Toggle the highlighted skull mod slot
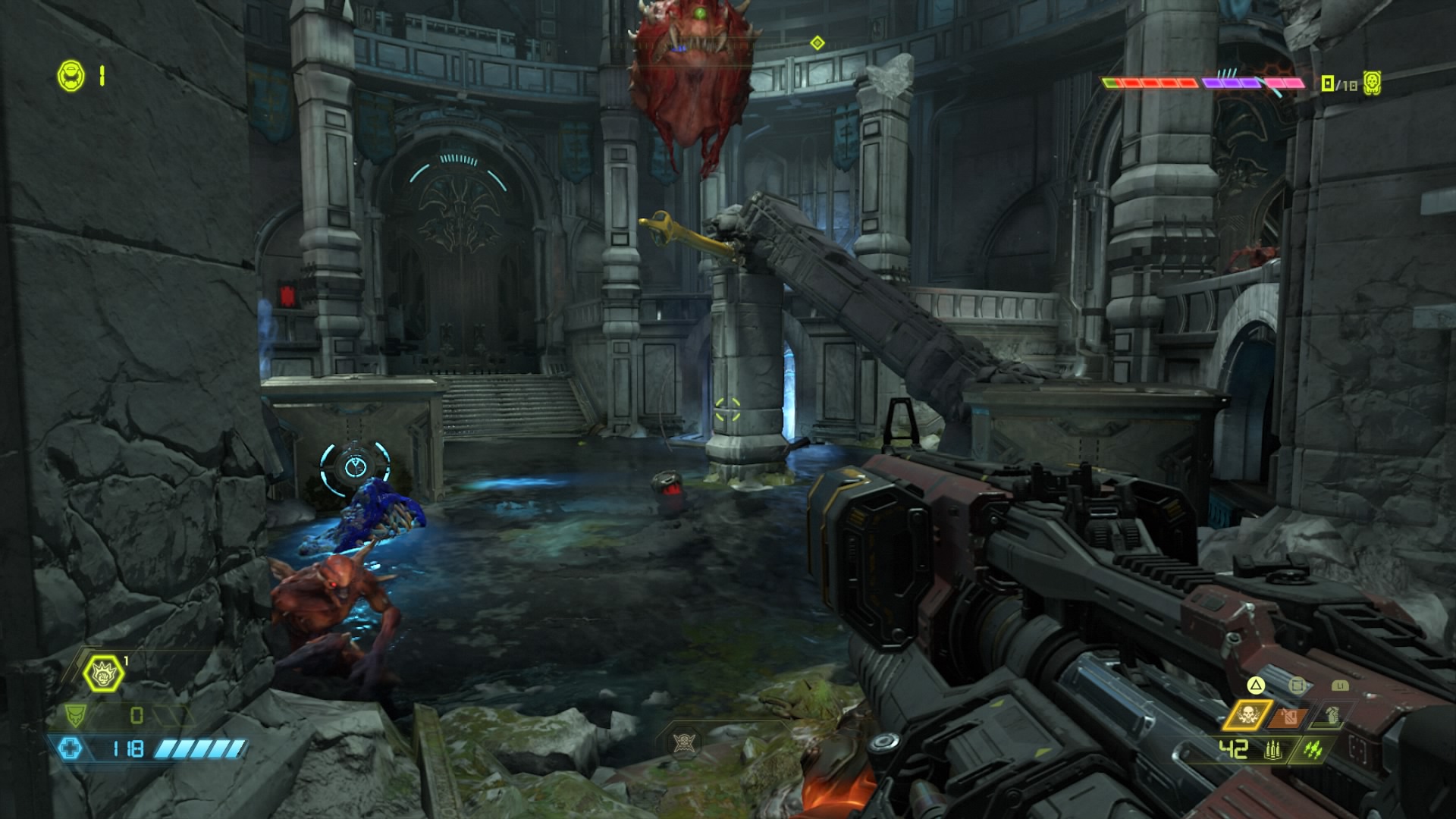 pos(1249,716)
